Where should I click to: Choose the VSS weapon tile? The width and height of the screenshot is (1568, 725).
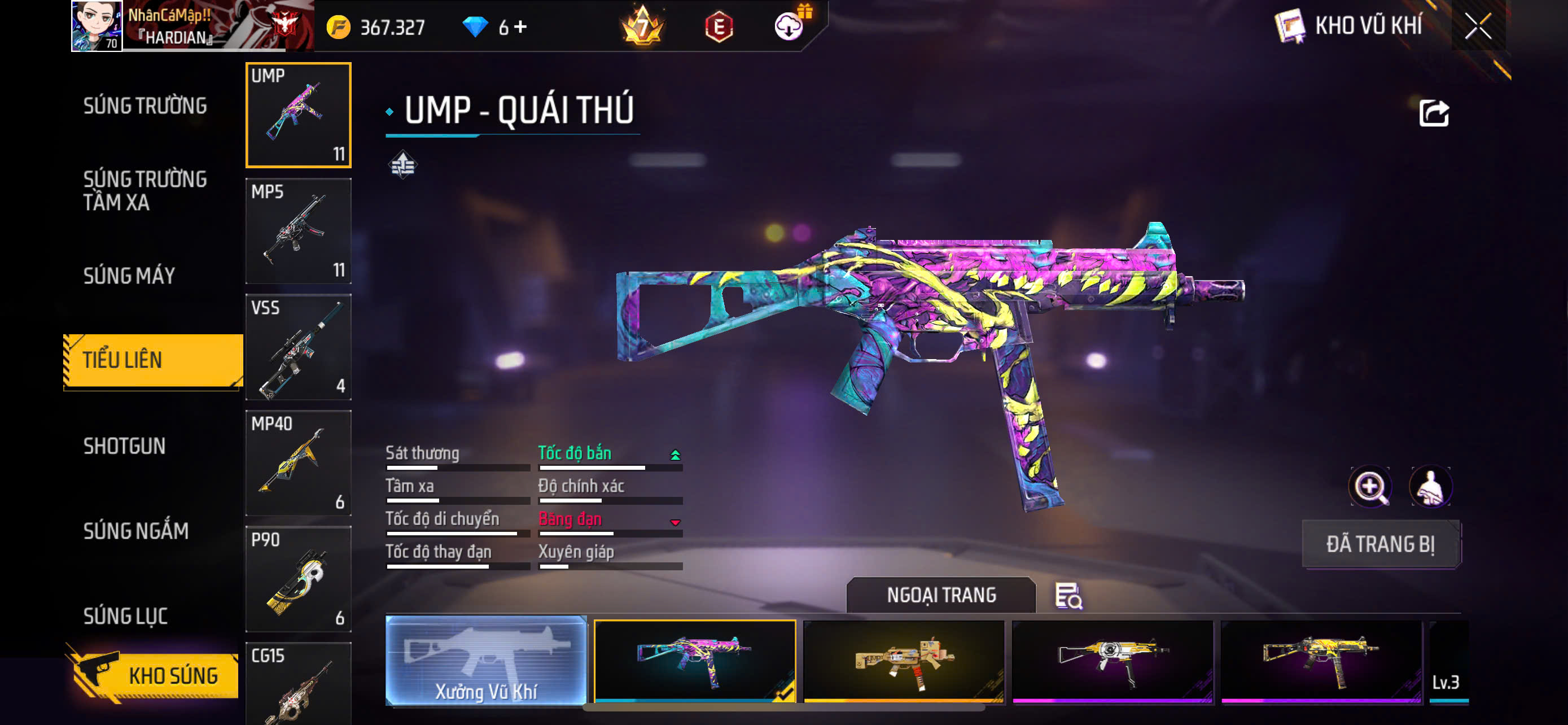click(x=298, y=347)
